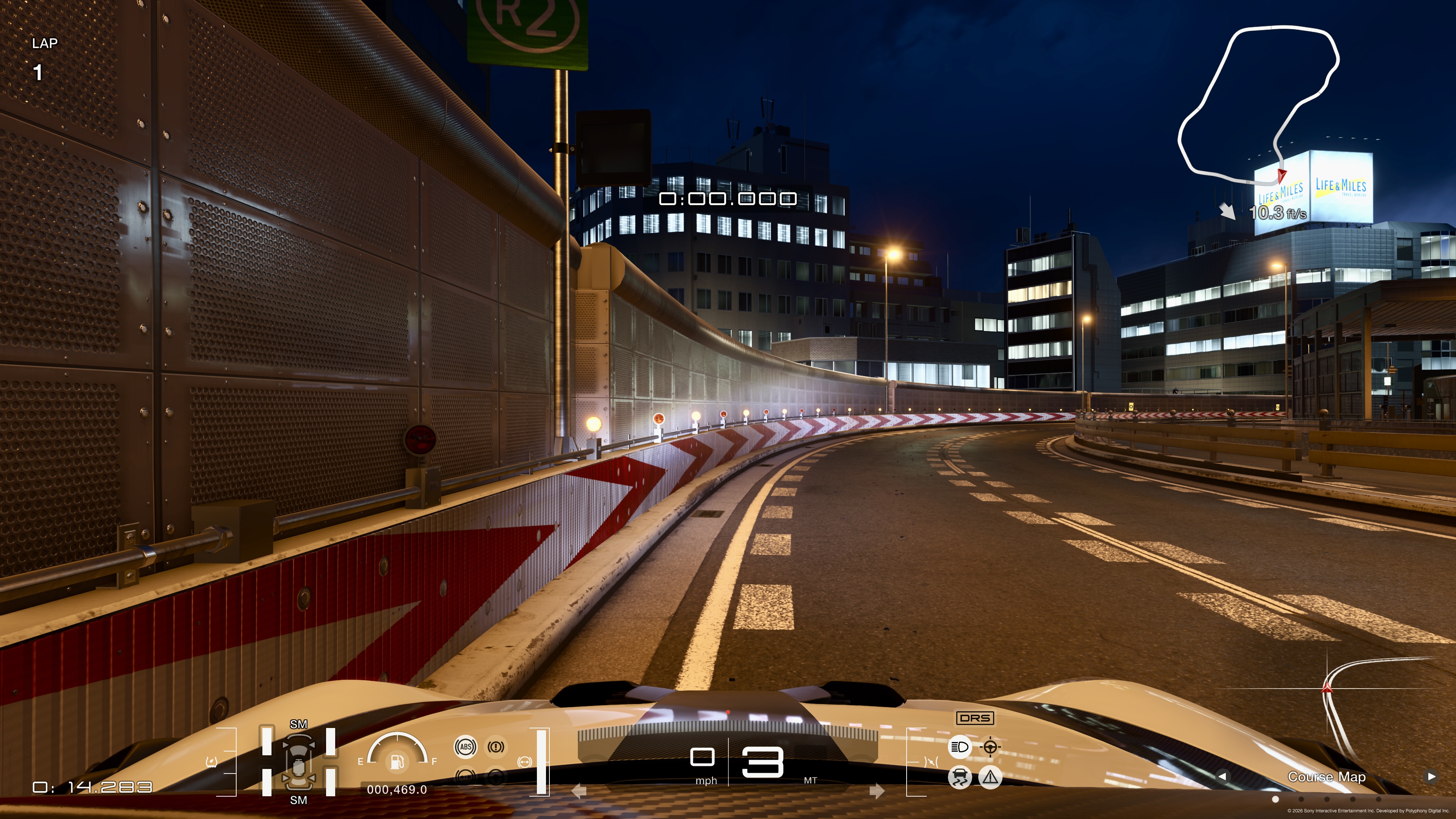Click the brake balance arrows icon

[524, 762]
